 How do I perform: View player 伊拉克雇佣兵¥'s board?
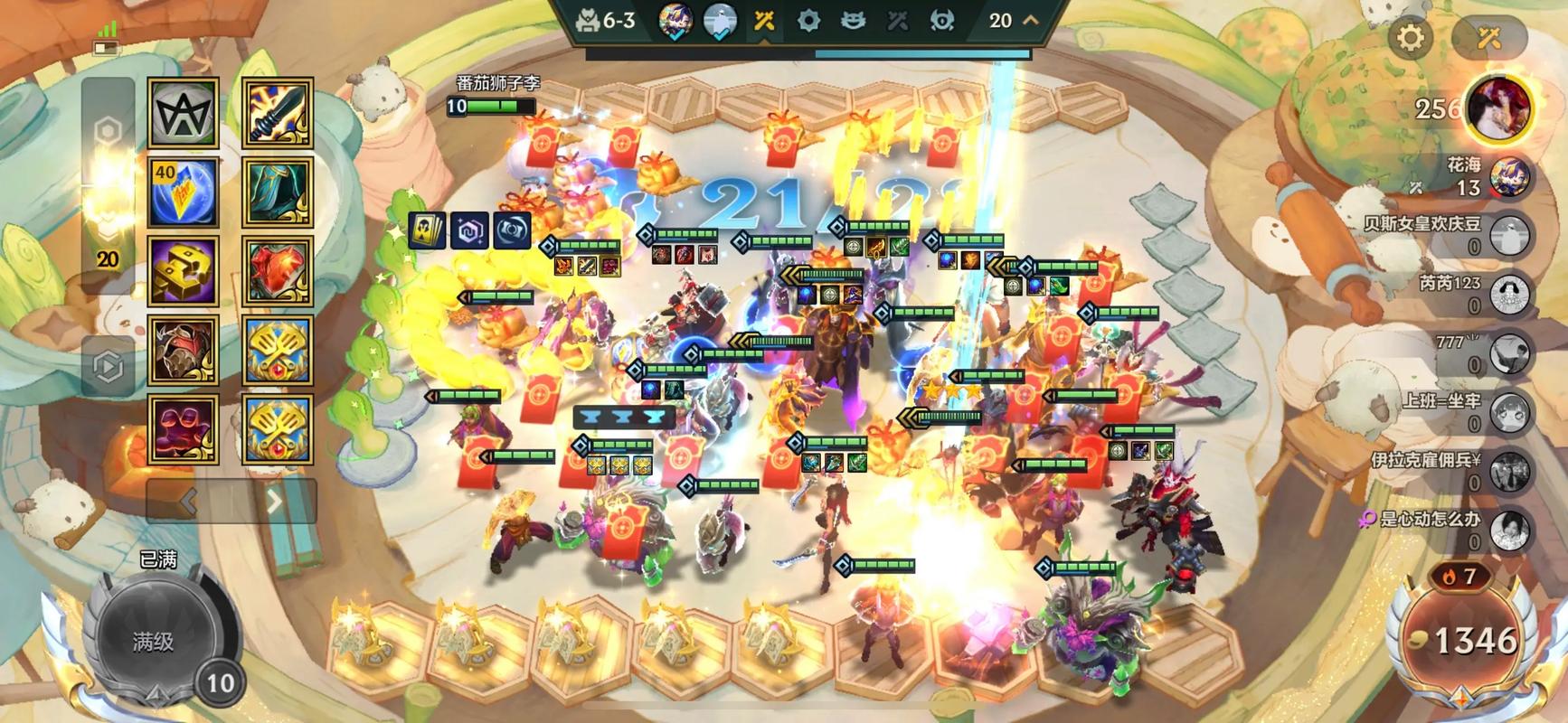coord(1508,472)
